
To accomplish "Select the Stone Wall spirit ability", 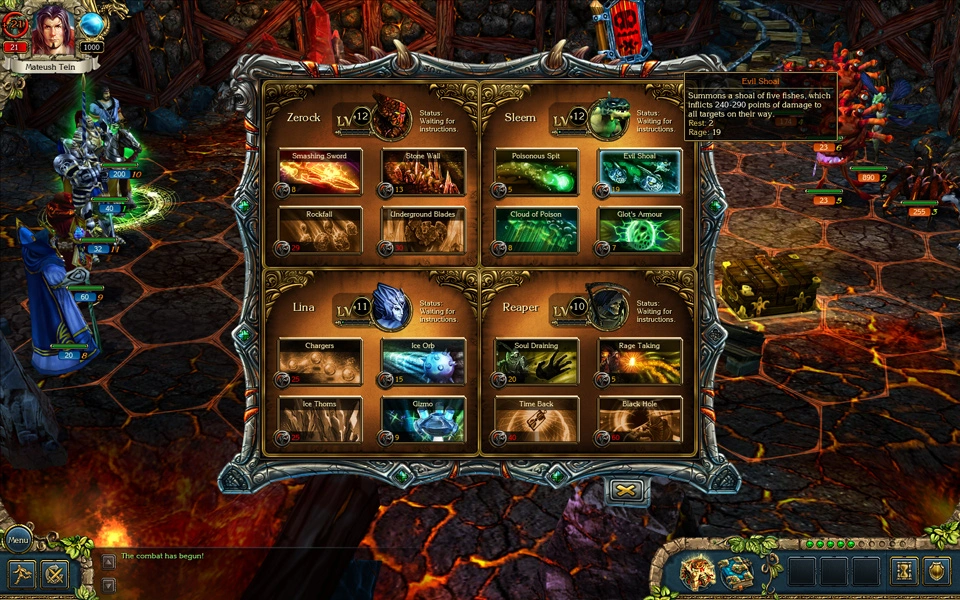I will [423, 172].
